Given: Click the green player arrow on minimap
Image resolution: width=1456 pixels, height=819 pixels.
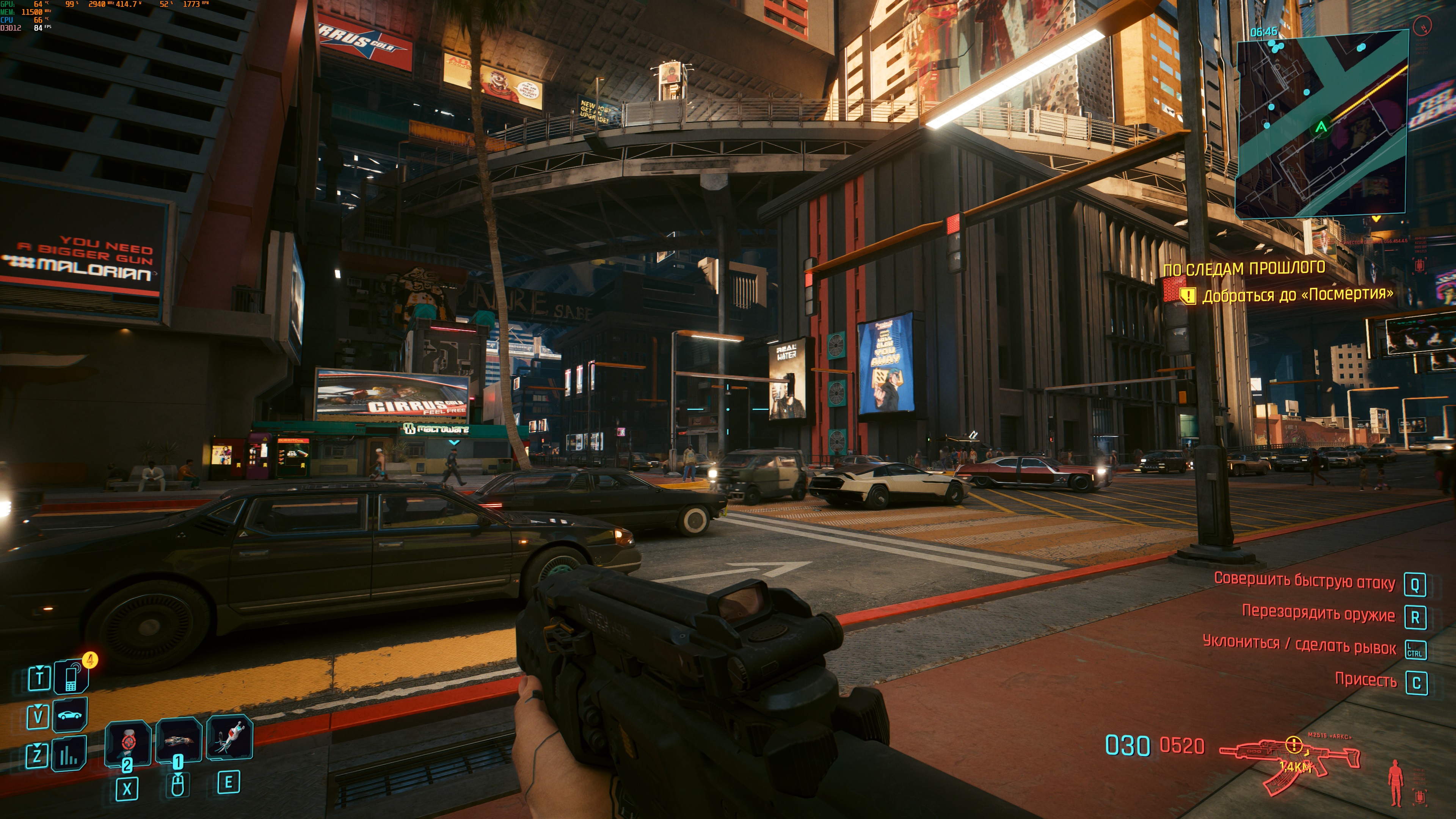Looking at the screenshot, I should click(1321, 127).
